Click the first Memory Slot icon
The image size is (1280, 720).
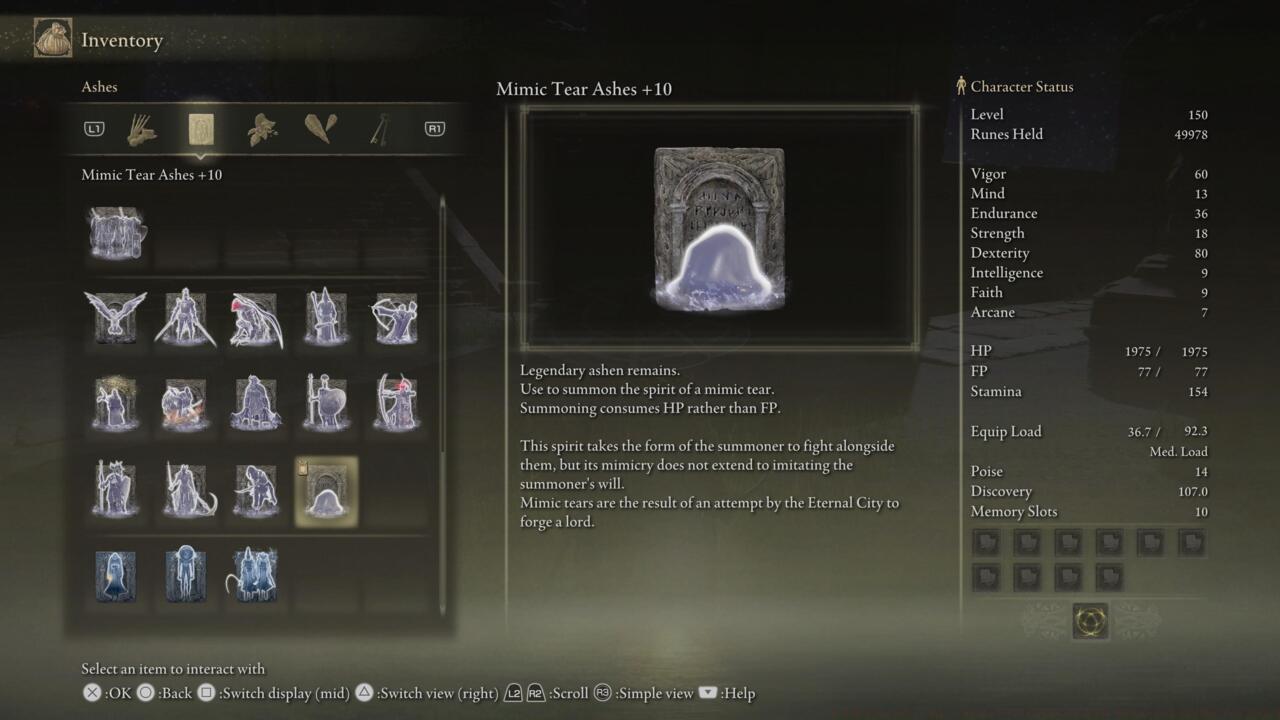(x=986, y=542)
